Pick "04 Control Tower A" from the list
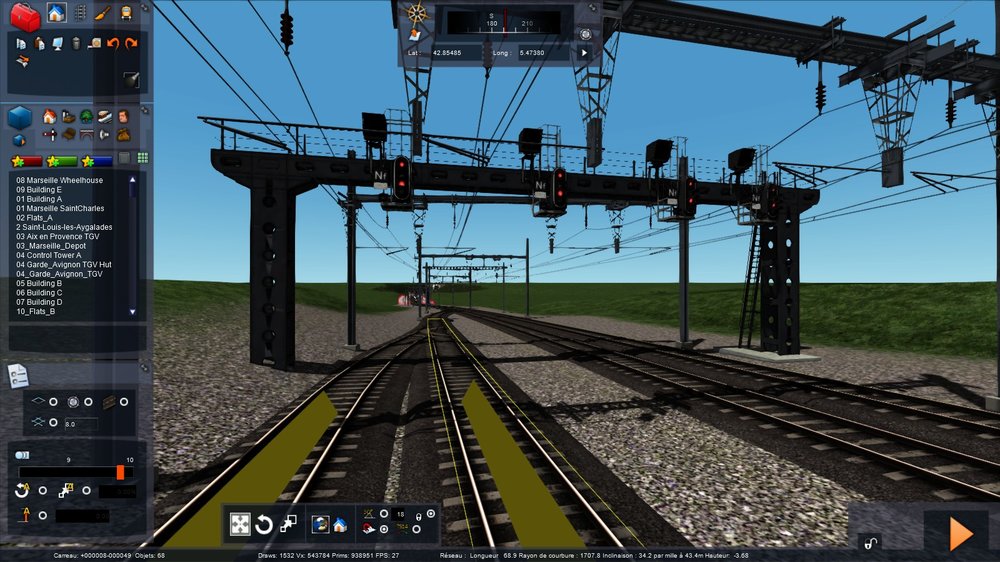 pyautogui.click(x=52, y=255)
